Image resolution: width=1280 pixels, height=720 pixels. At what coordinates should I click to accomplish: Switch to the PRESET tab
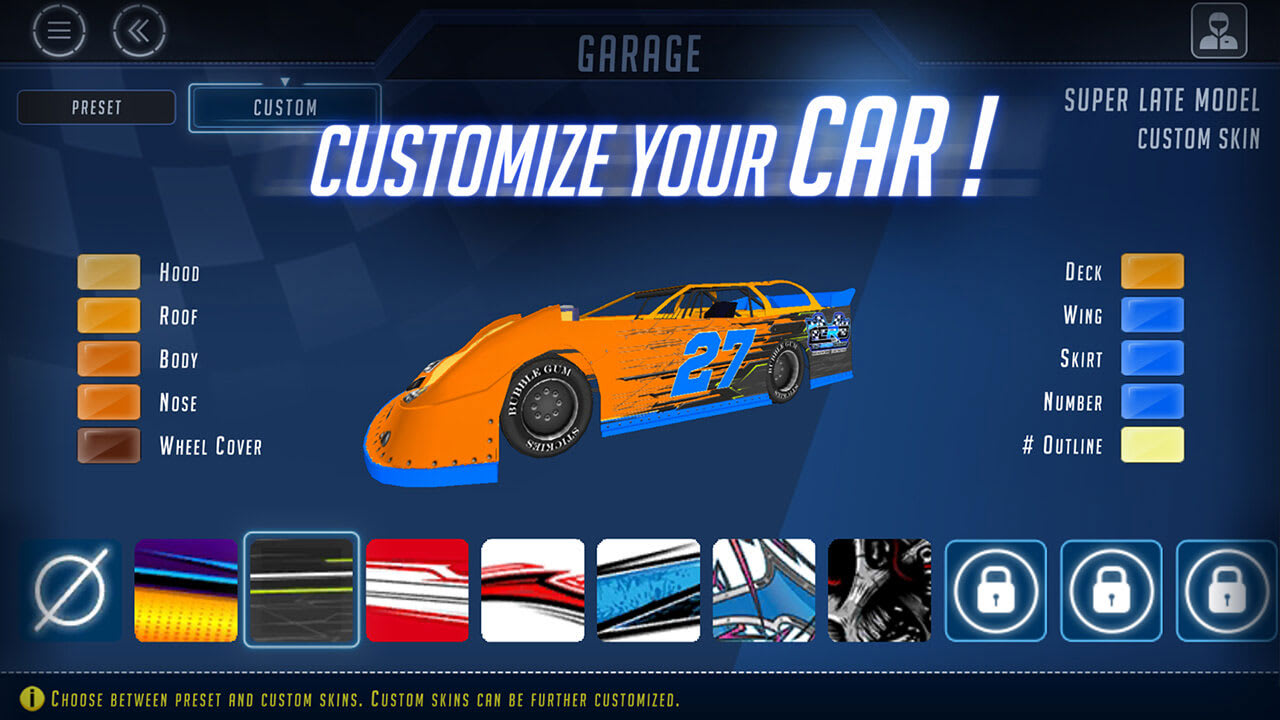pos(96,107)
